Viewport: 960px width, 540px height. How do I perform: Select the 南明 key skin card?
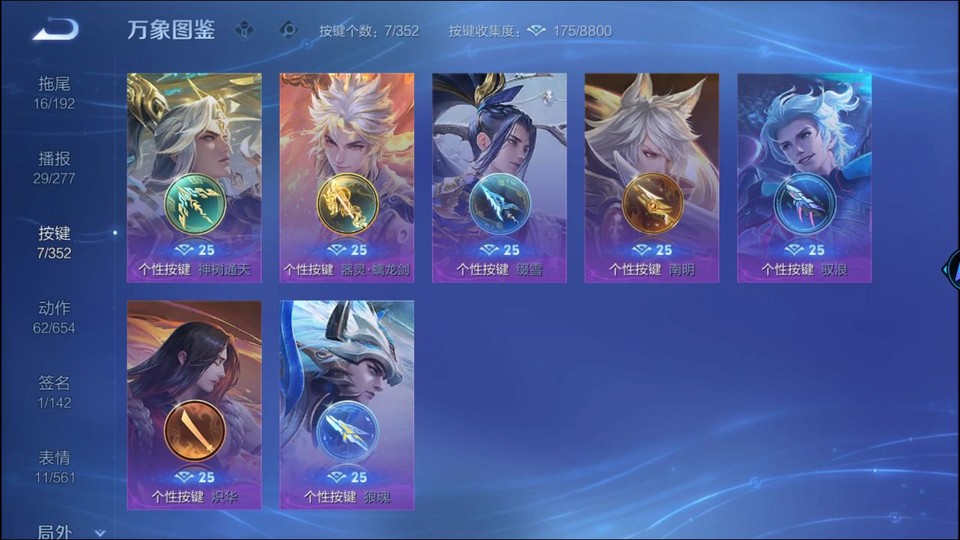pyautogui.click(x=652, y=178)
